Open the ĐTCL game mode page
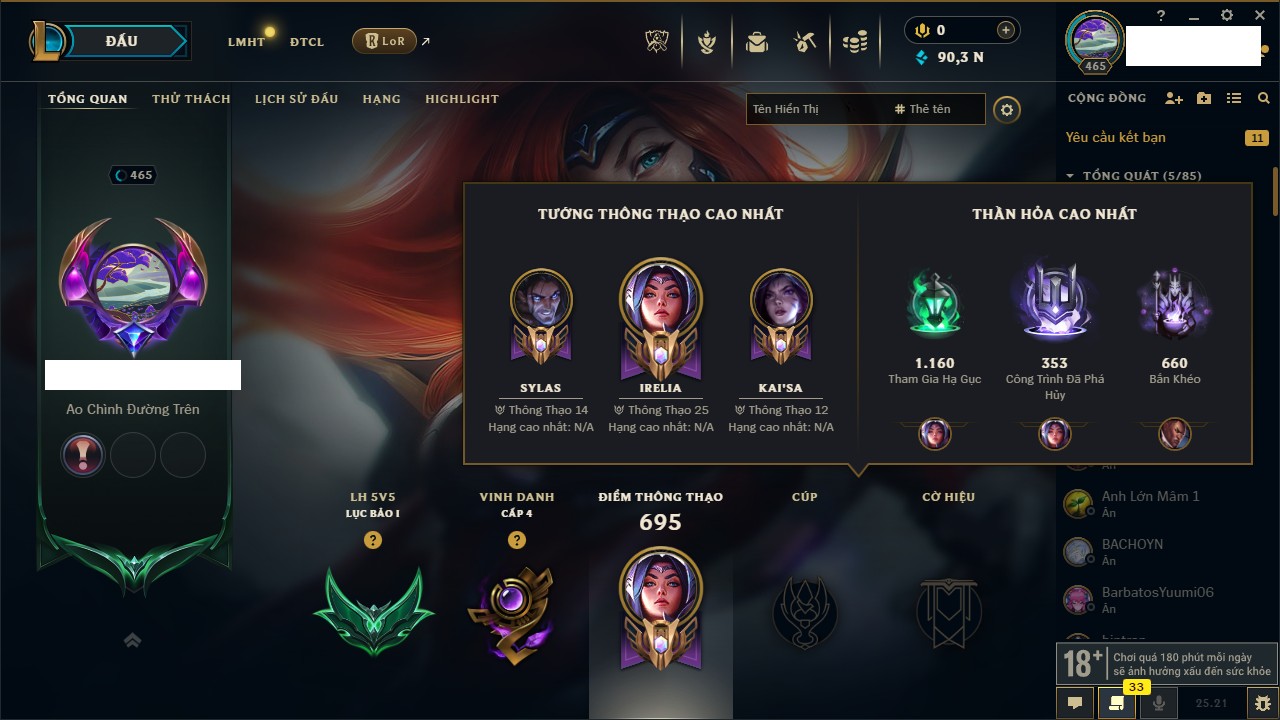Viewport: 1280px width, 720px height. (x=307, y=42)
